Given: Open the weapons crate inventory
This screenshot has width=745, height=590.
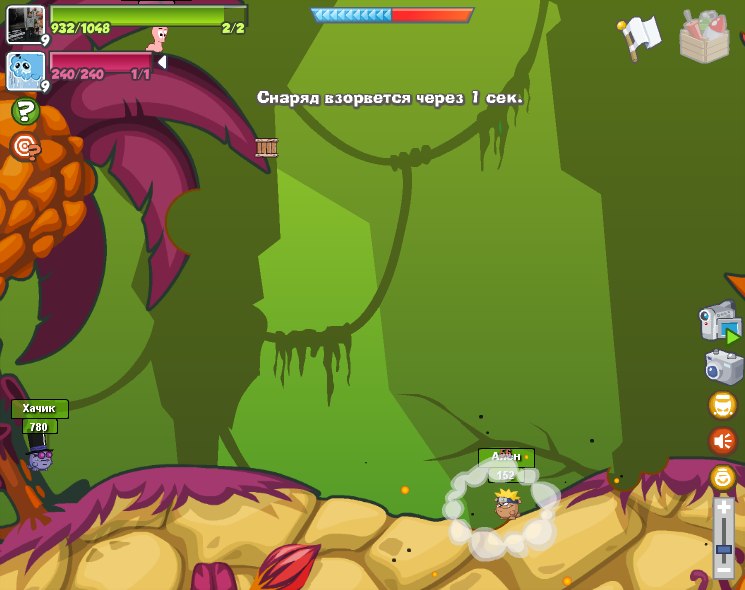Looking at the screenshot, I should 704,37.
